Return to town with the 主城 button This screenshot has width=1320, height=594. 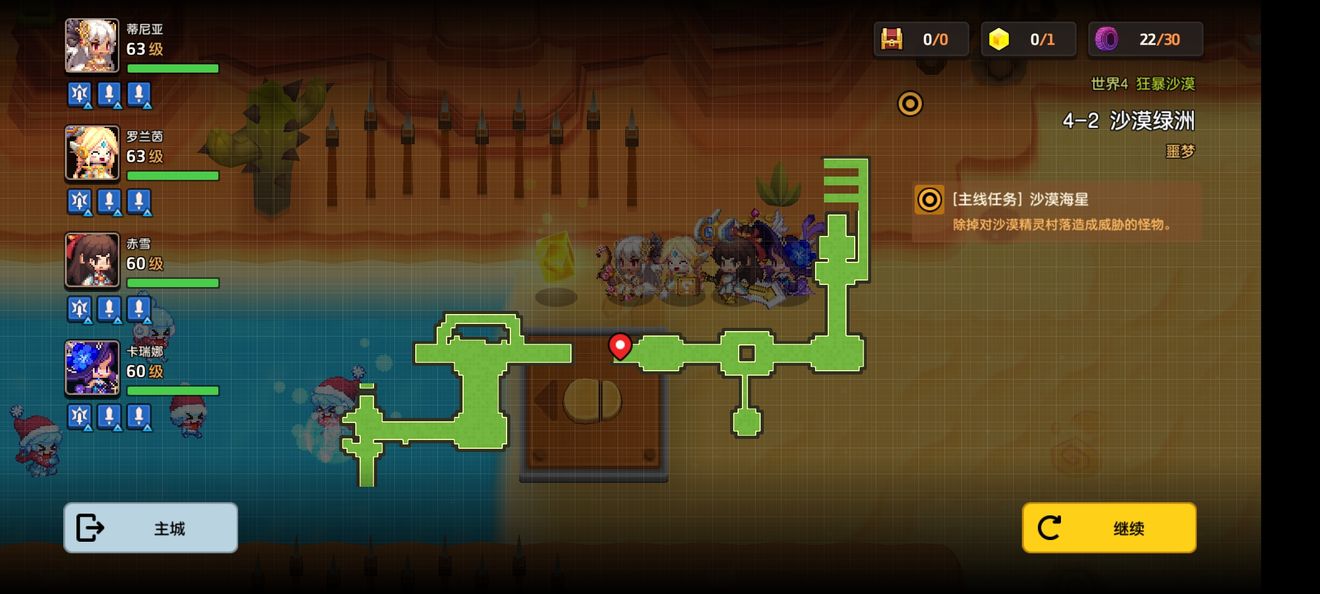(151, 528)
